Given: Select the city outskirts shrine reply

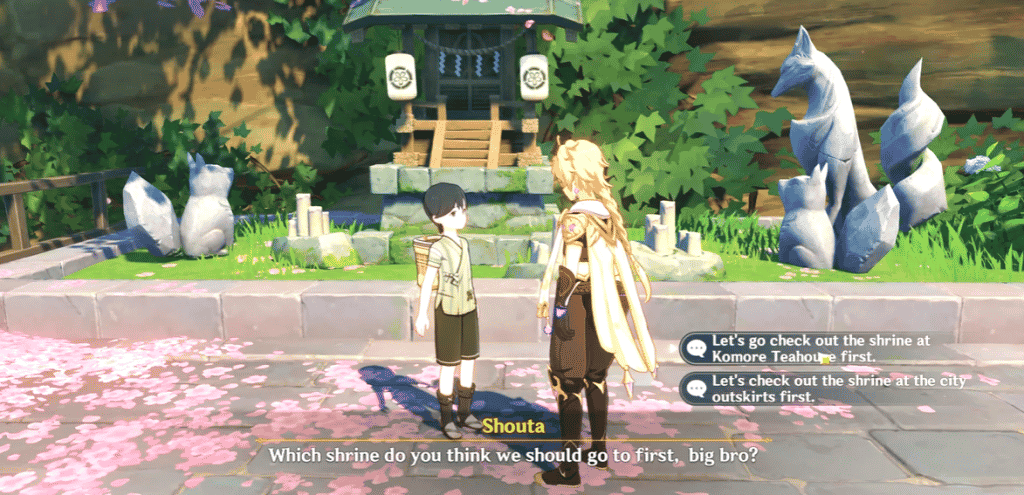Looking at the screenshot, I should coord(805,389).
